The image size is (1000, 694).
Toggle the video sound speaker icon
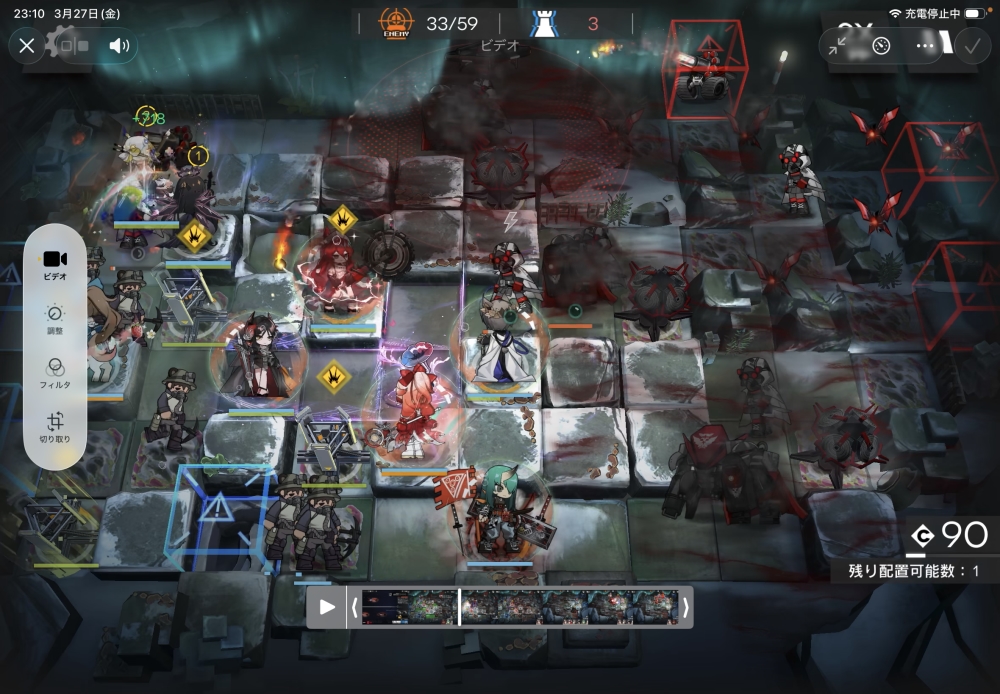(120, 46)
